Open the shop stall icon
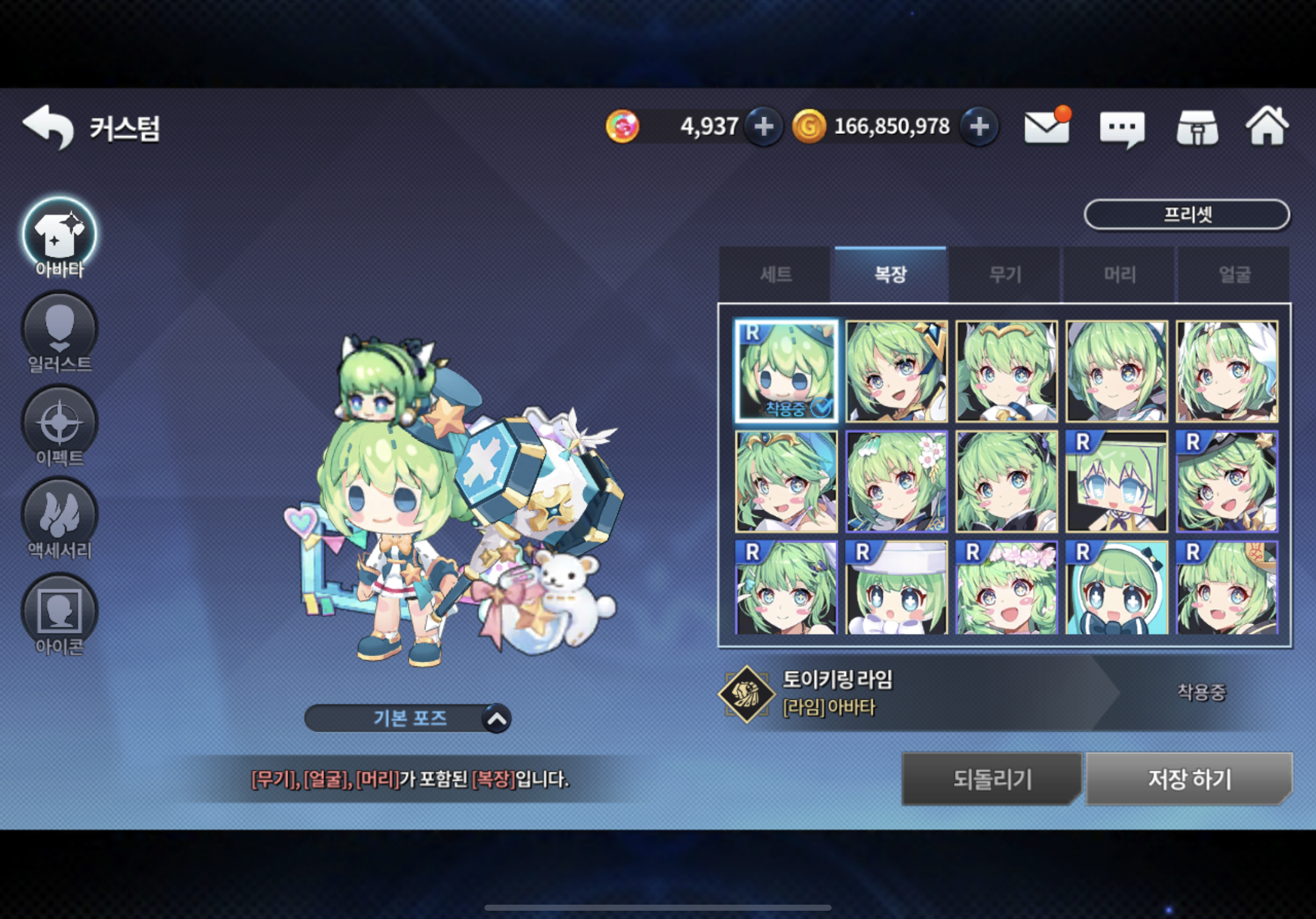Viewport: 1316px width, 919px height. (1198, 128)
